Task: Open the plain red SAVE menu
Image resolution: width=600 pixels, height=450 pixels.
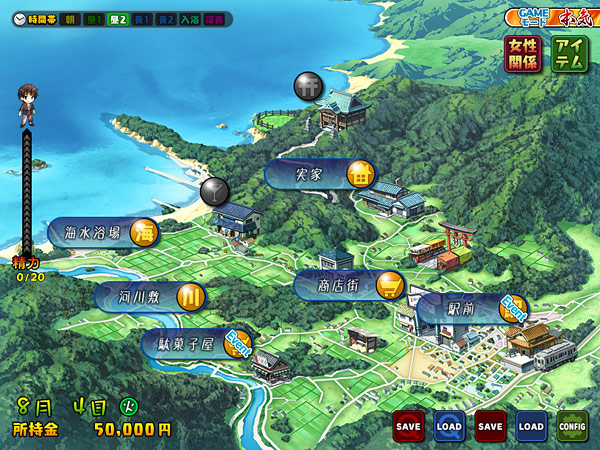Action: pyautogui.click(x=490, y=426)
